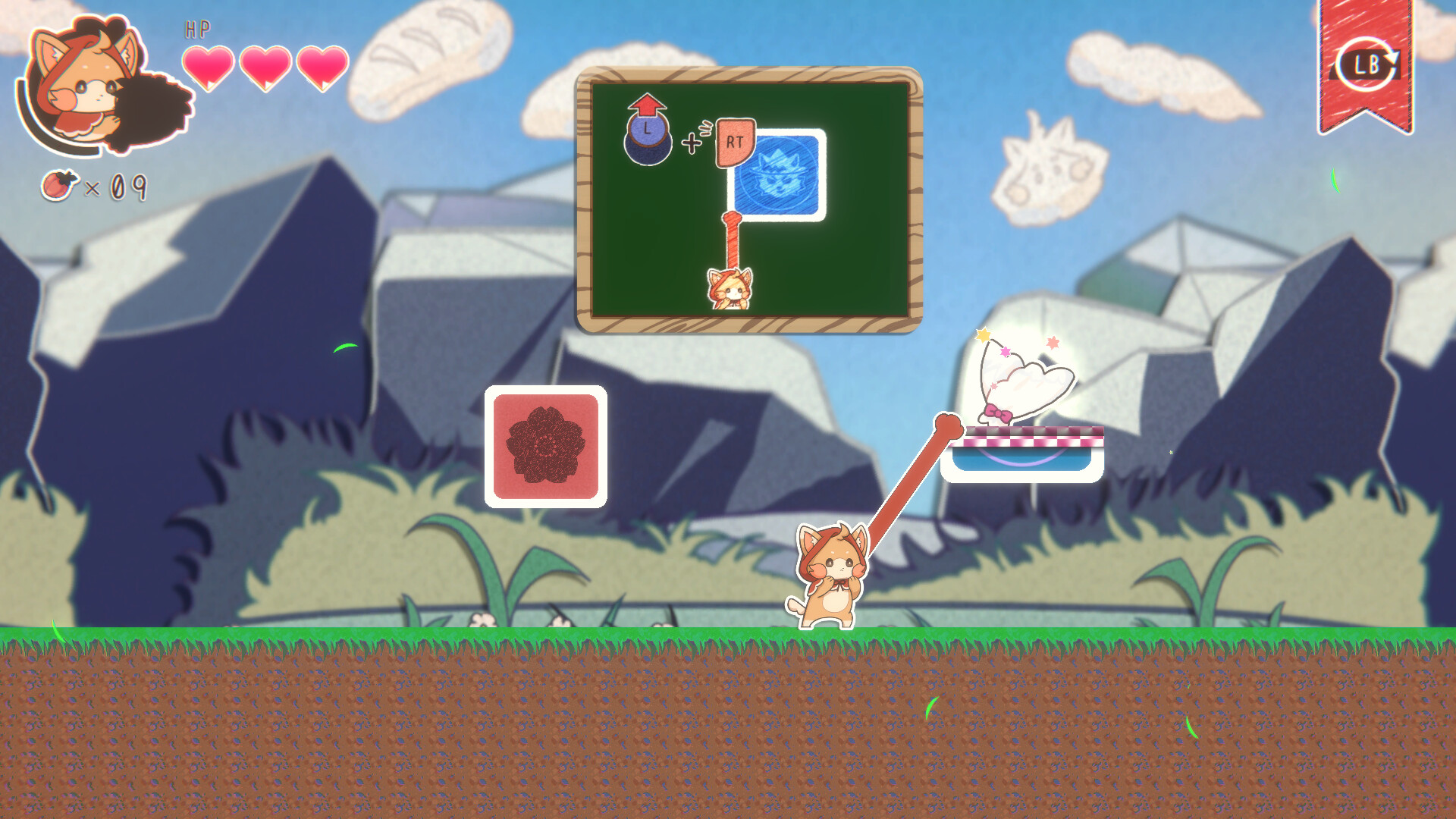Click the plus sign between L and RT
This screenshot has width=1456, height=819.
click(x=691, y=141)
